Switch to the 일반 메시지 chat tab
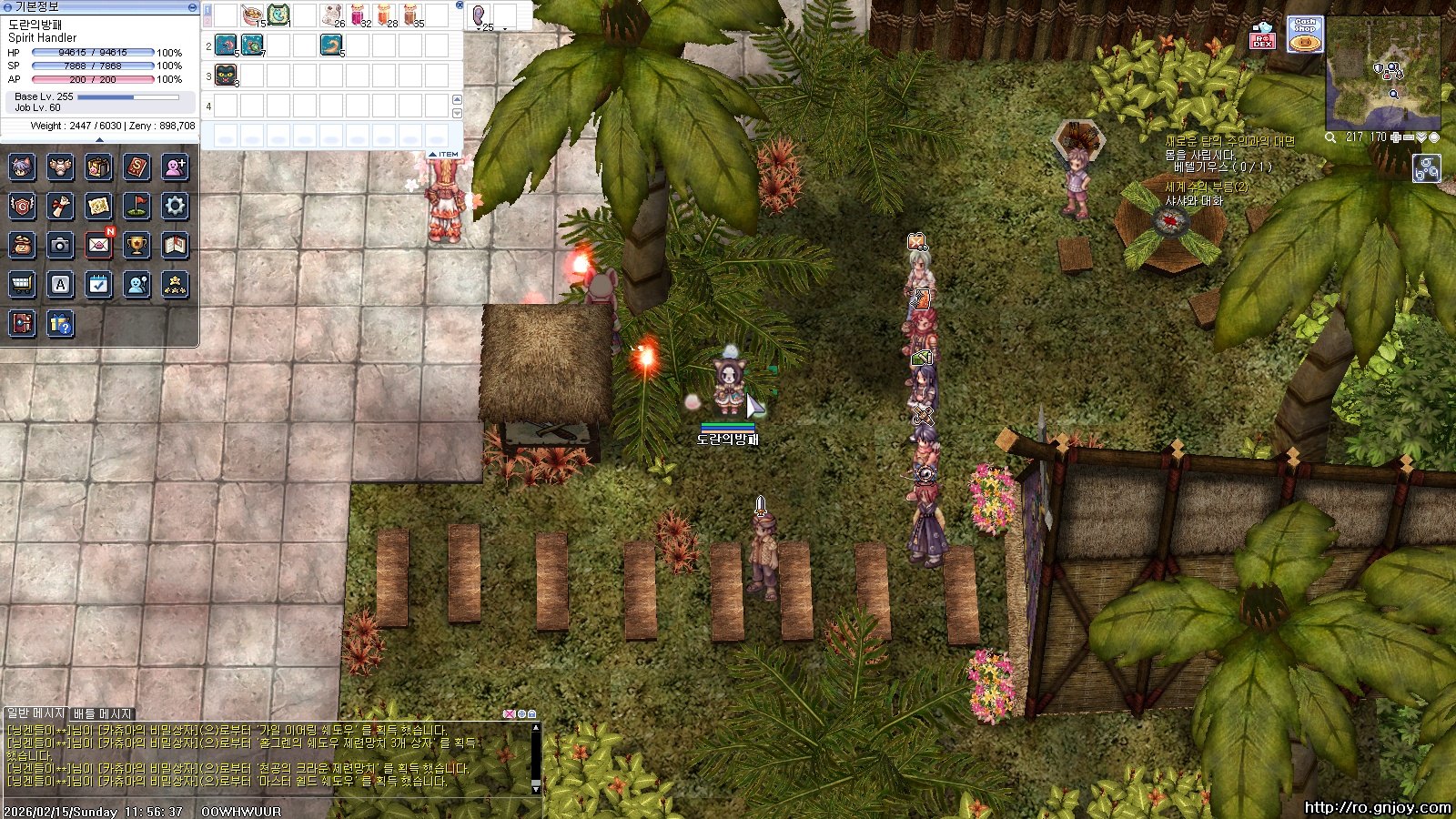 tap(35, 713)
